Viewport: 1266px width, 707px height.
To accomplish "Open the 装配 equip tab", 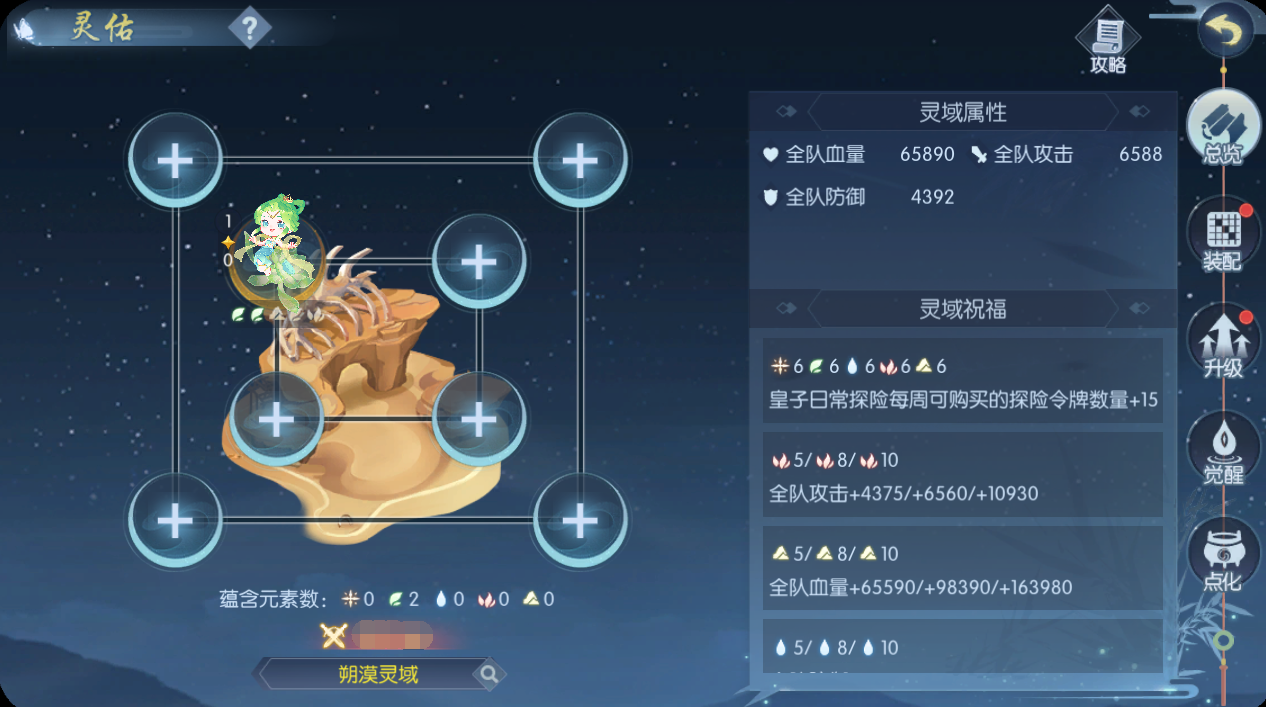I will click(1223, 236).
